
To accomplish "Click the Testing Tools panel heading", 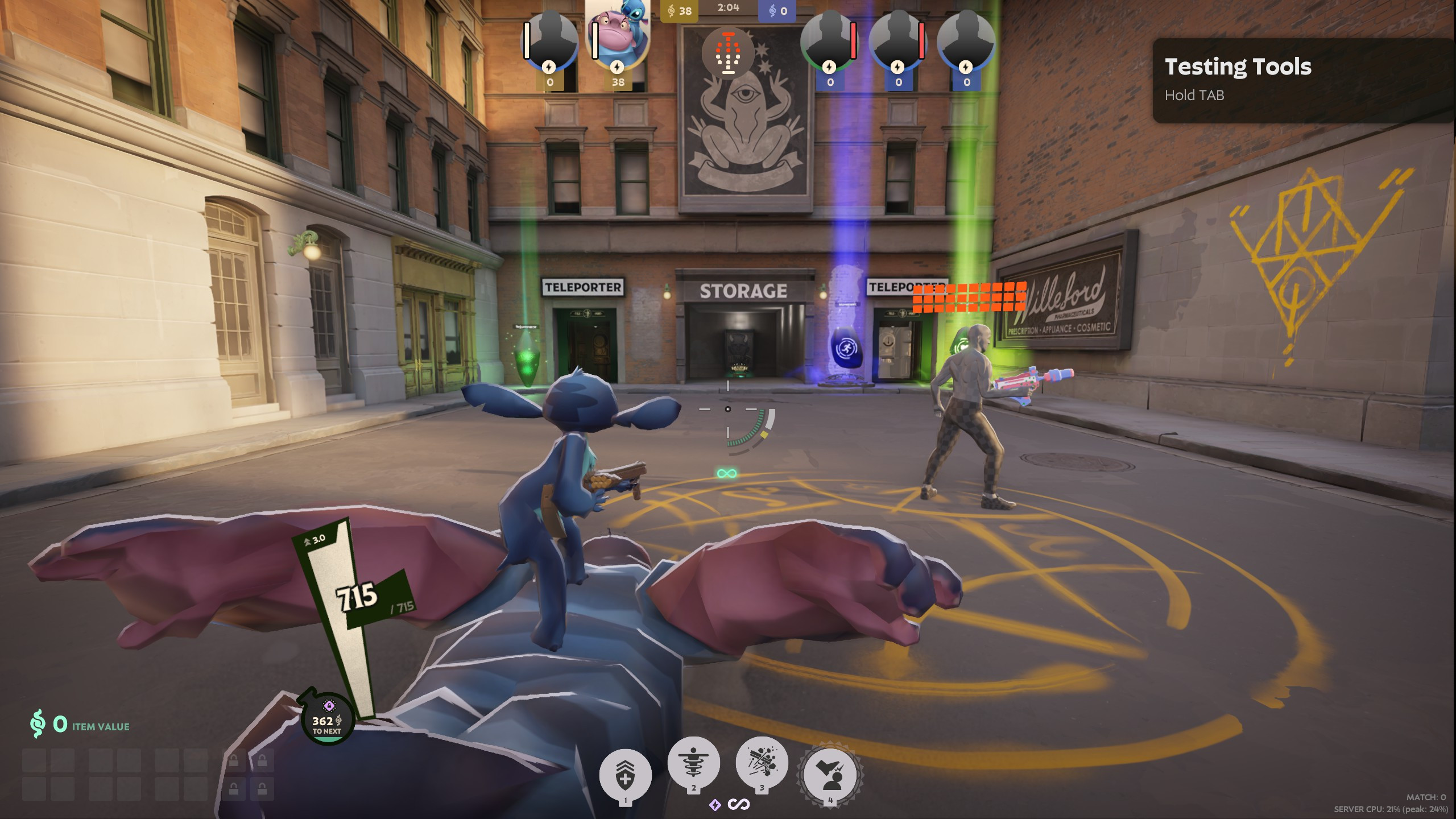I will pos(1238,67).
